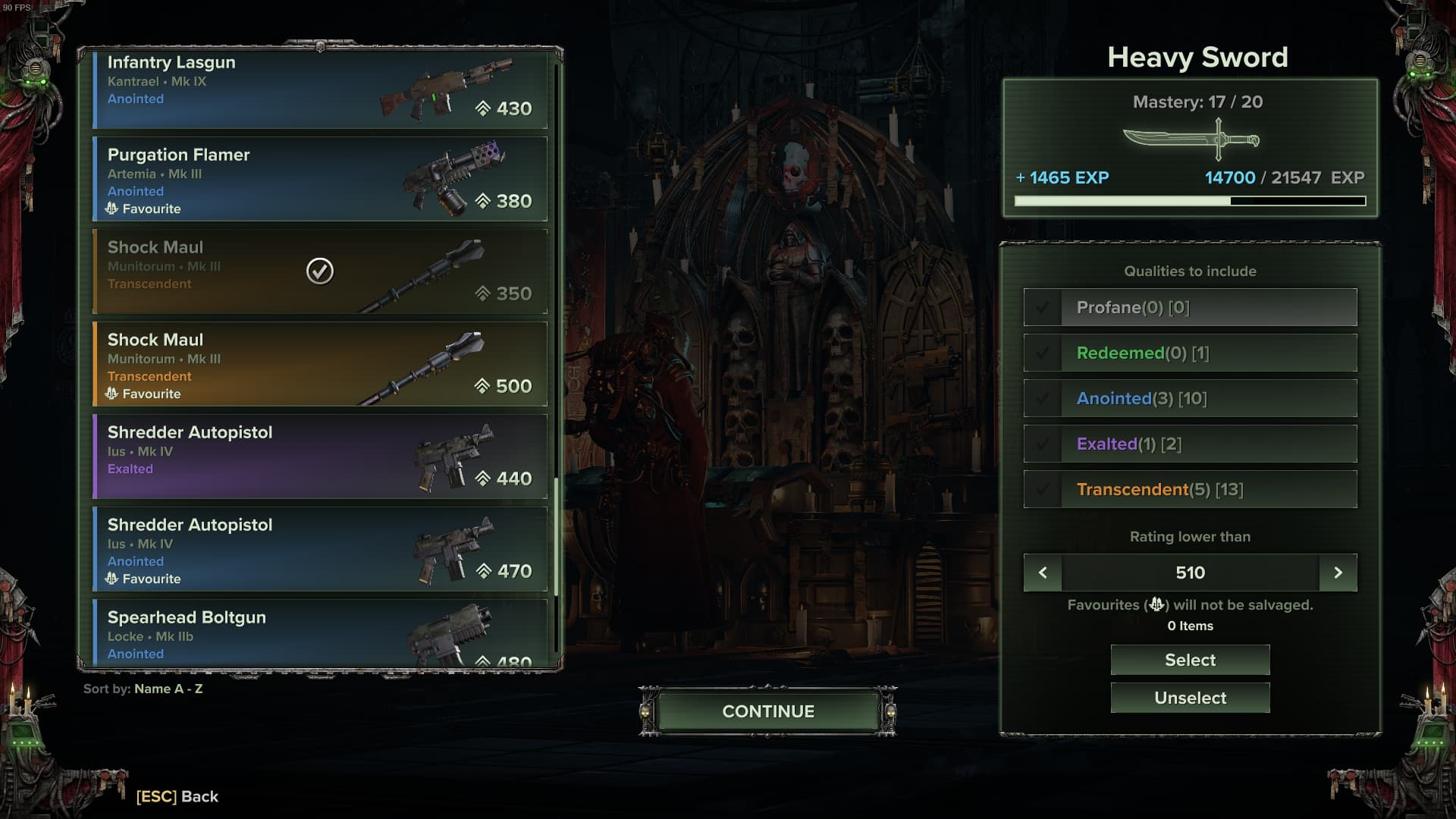Decrease the rating threshold with left arrow
Screen dimensions: 1456x819
pyautogui.click(x=1043, y=573)
